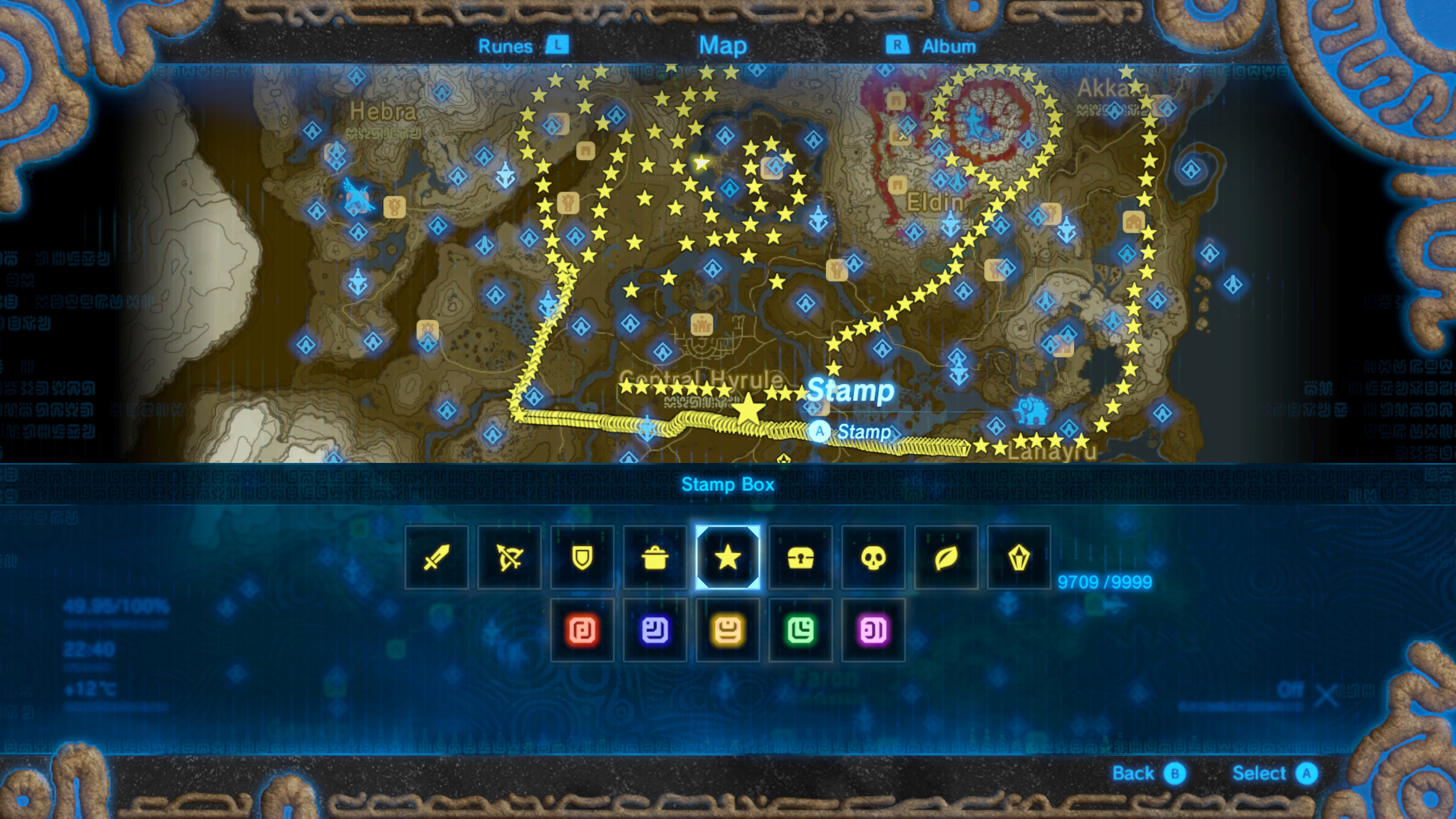Select the treasure chest stamp
1456x819 pixels.
(x=800, y=557)
